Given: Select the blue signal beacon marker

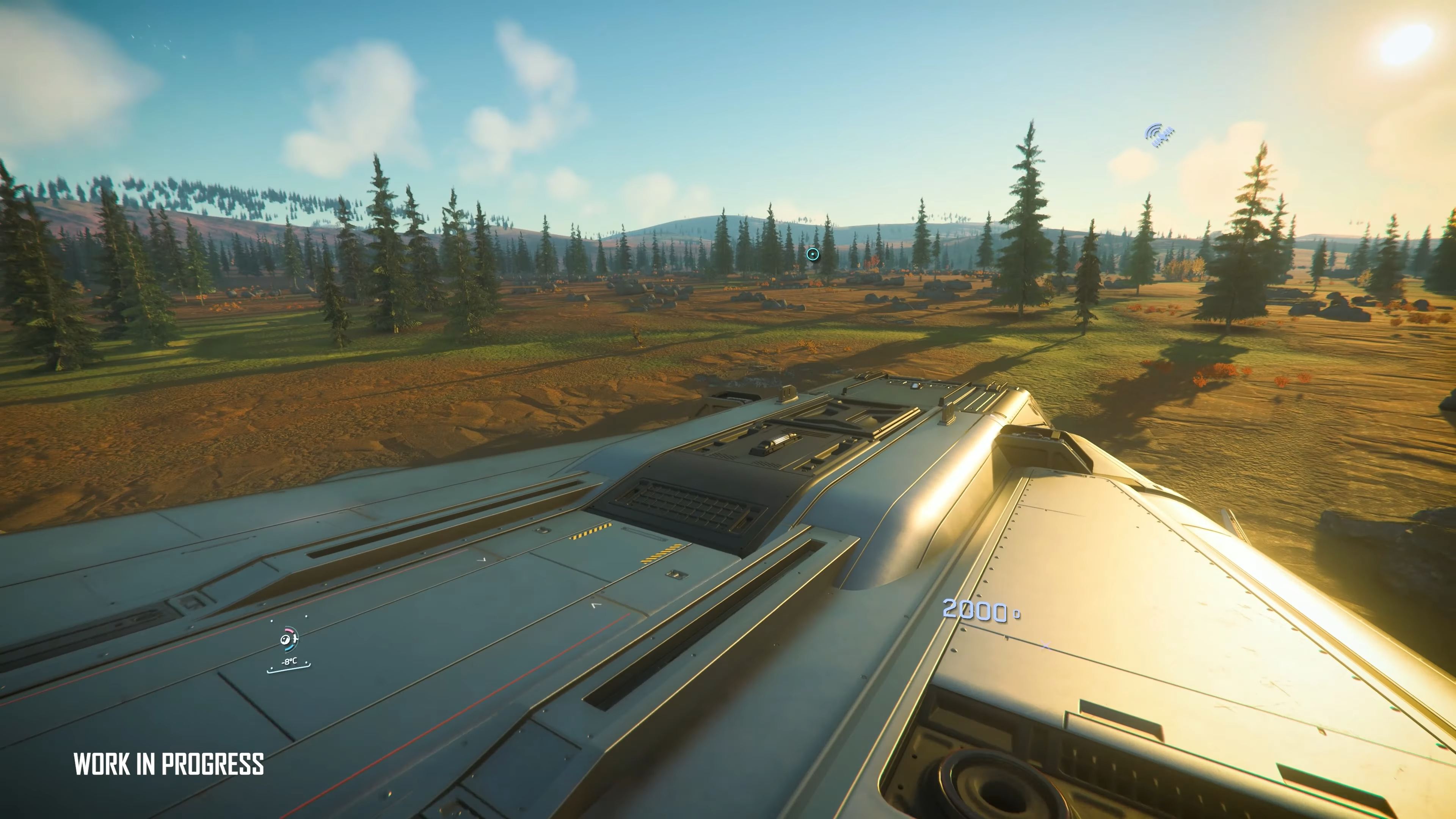Looking at the screenshot, I should (1159, 135).
